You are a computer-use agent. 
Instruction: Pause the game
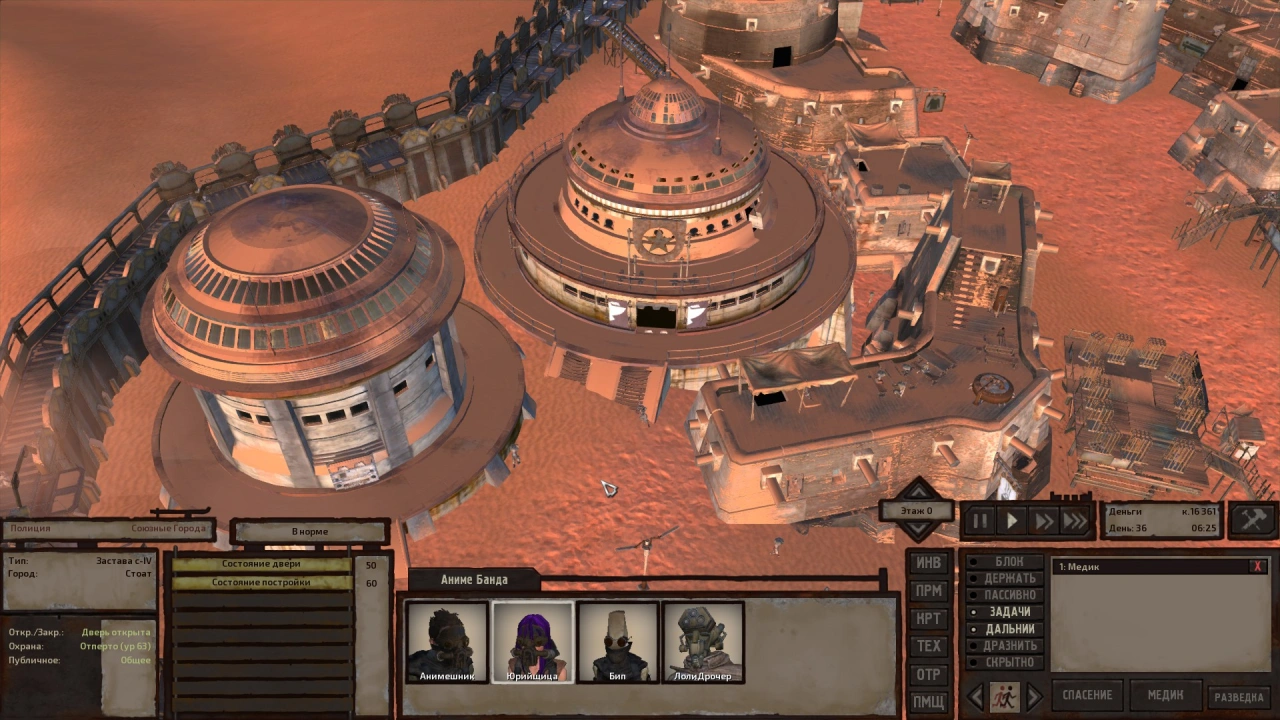pyautogui.click(x=981, y=521)
